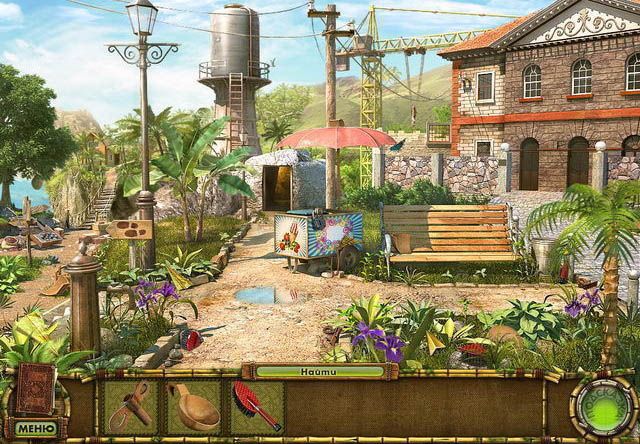Choose the wooden ladle item slot
This screenshot has height=444, width=640.
tap(193, 406)
